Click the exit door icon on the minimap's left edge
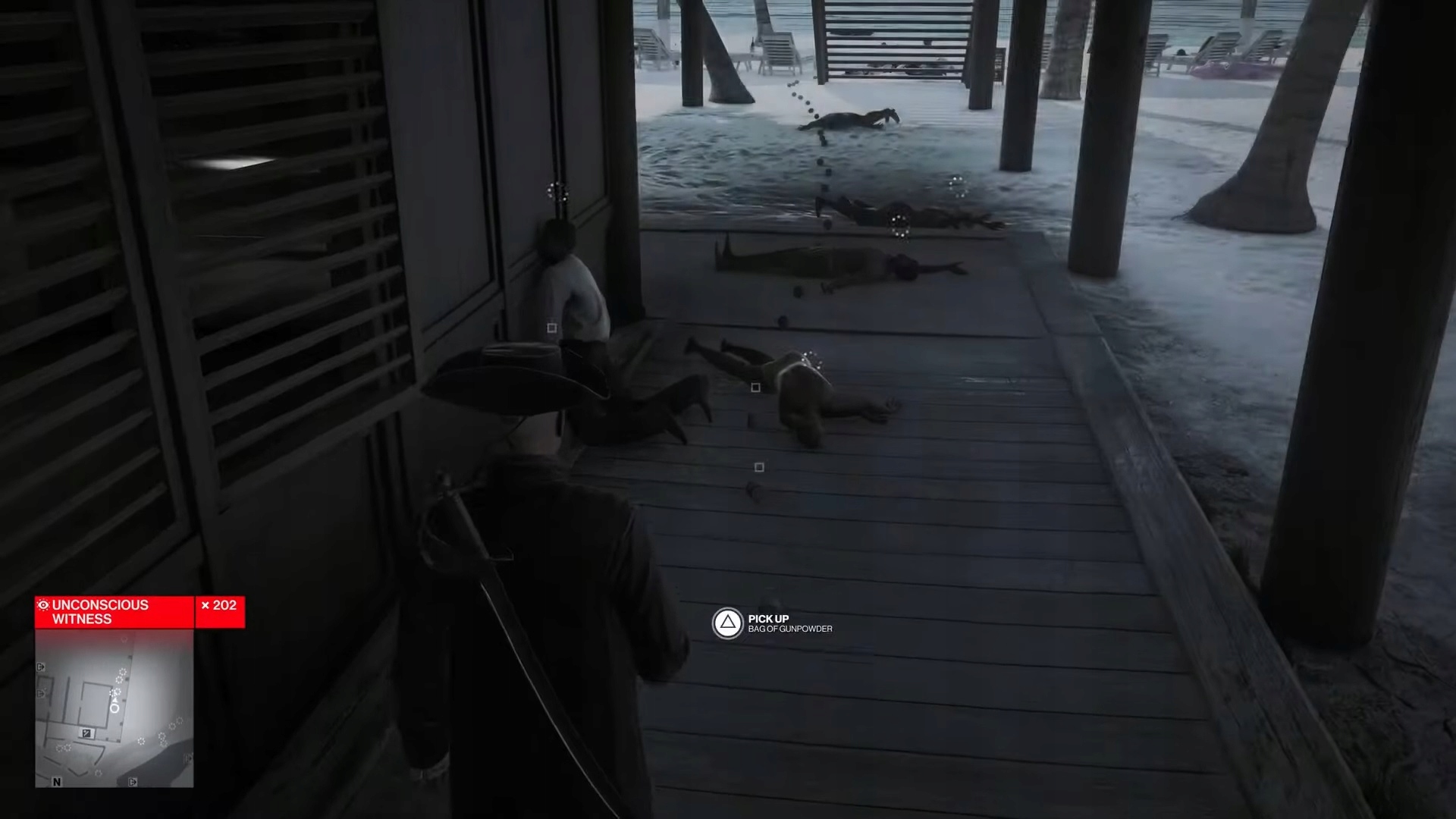Image resolution: width=1456 pixels, height=819 pixels. [40, 667]
